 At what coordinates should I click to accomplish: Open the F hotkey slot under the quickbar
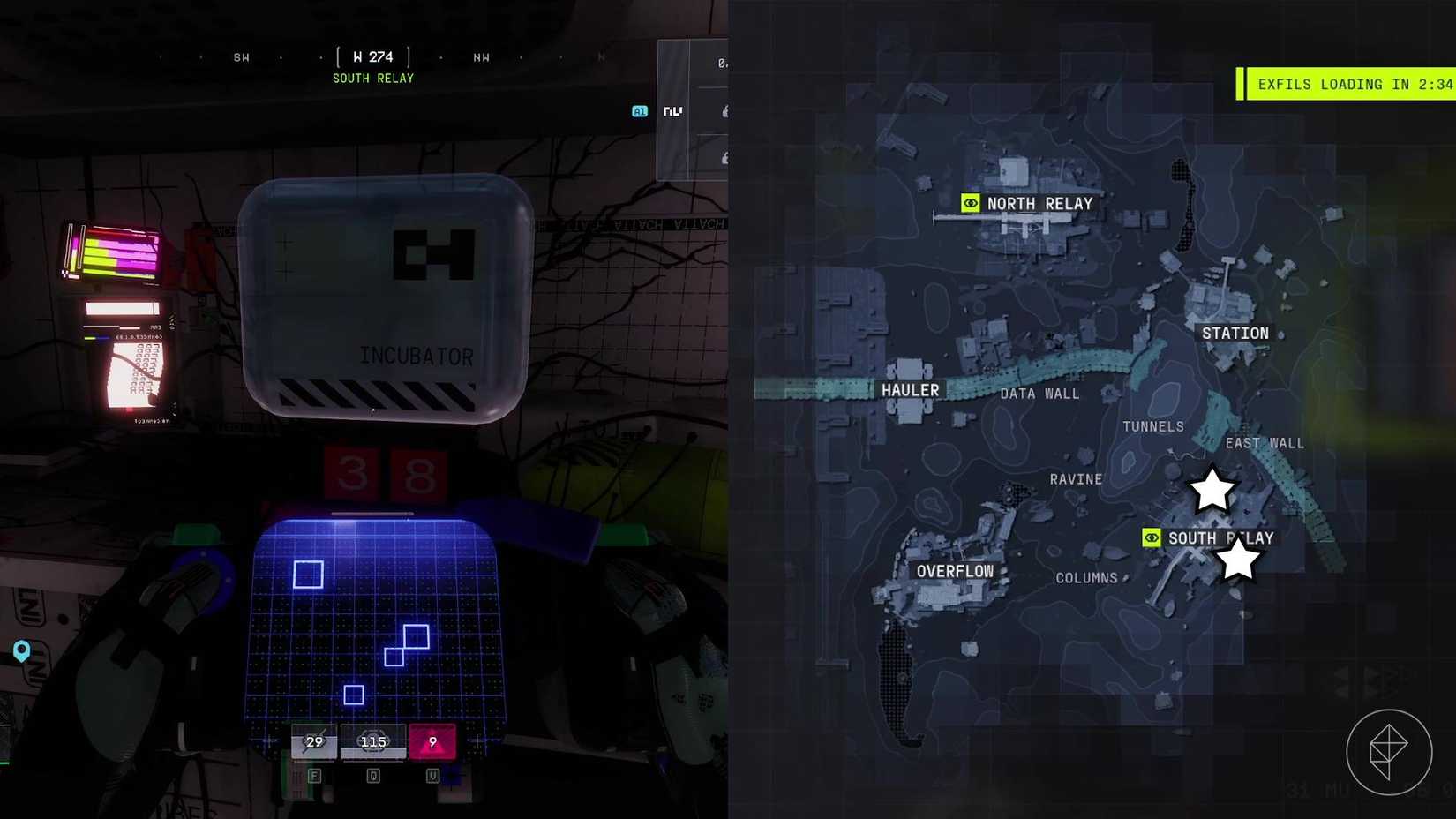click(x=313, y=776)
